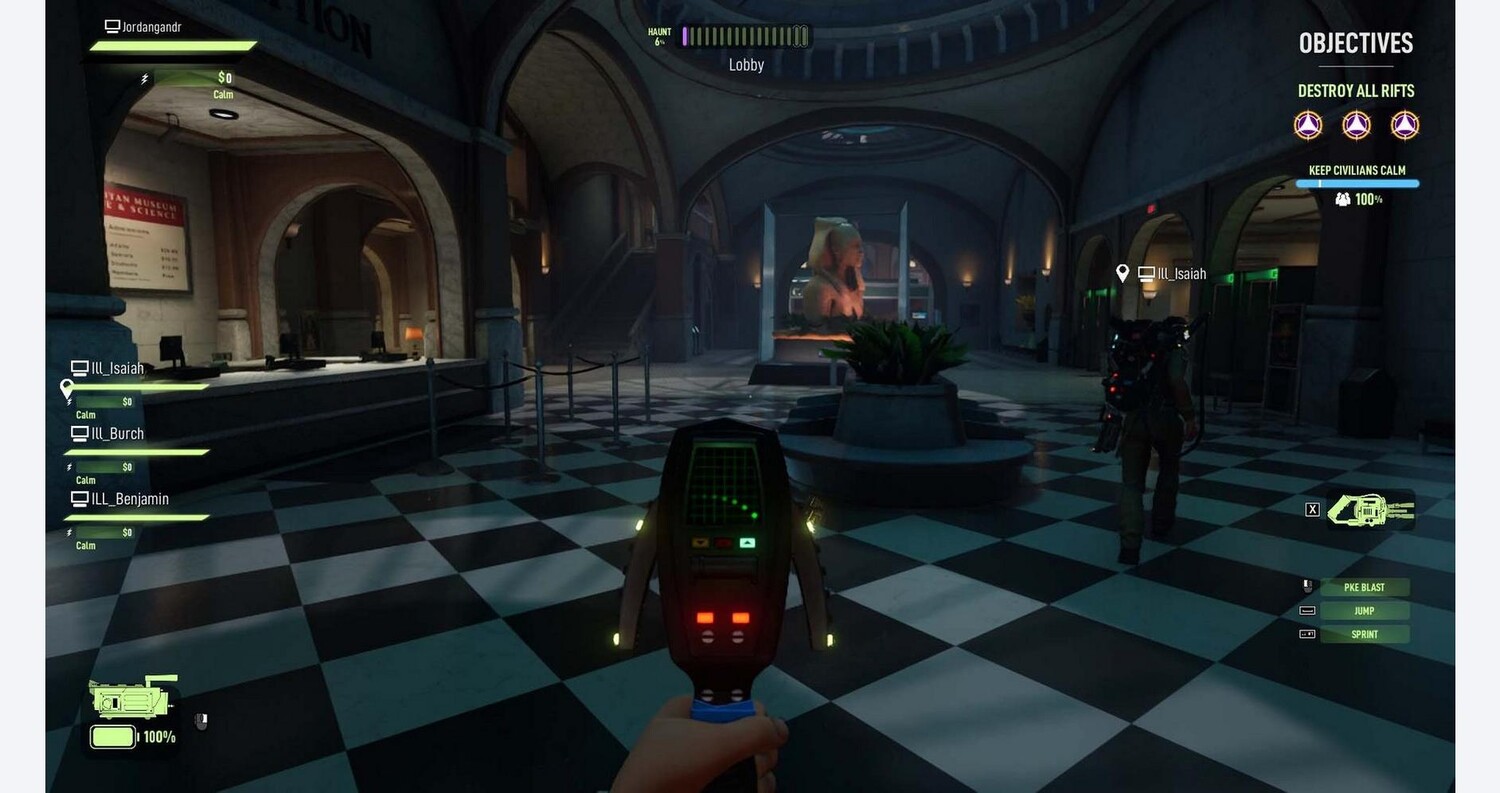
Task: Click the Jump action label
Action: tap(1364, 611)
